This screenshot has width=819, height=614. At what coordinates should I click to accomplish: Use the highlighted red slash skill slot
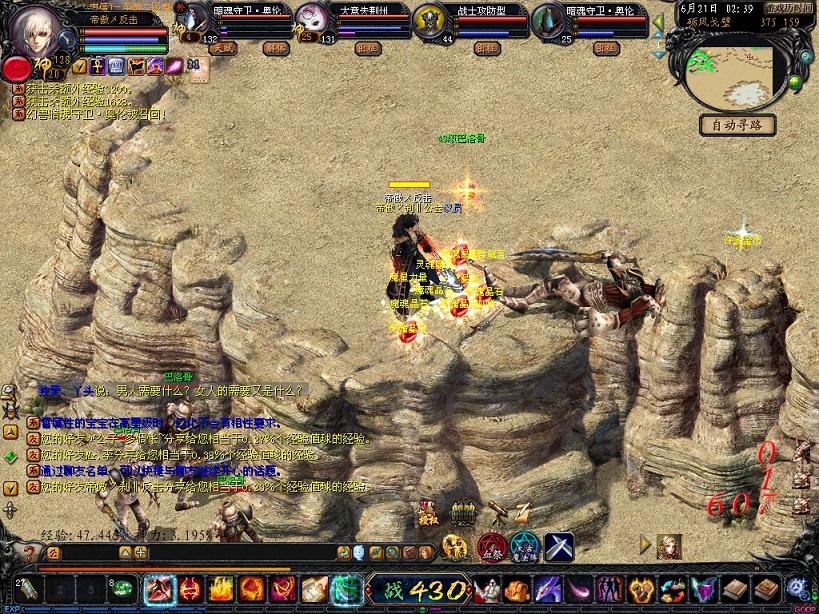pyautogui.click(x=158, y=587)
